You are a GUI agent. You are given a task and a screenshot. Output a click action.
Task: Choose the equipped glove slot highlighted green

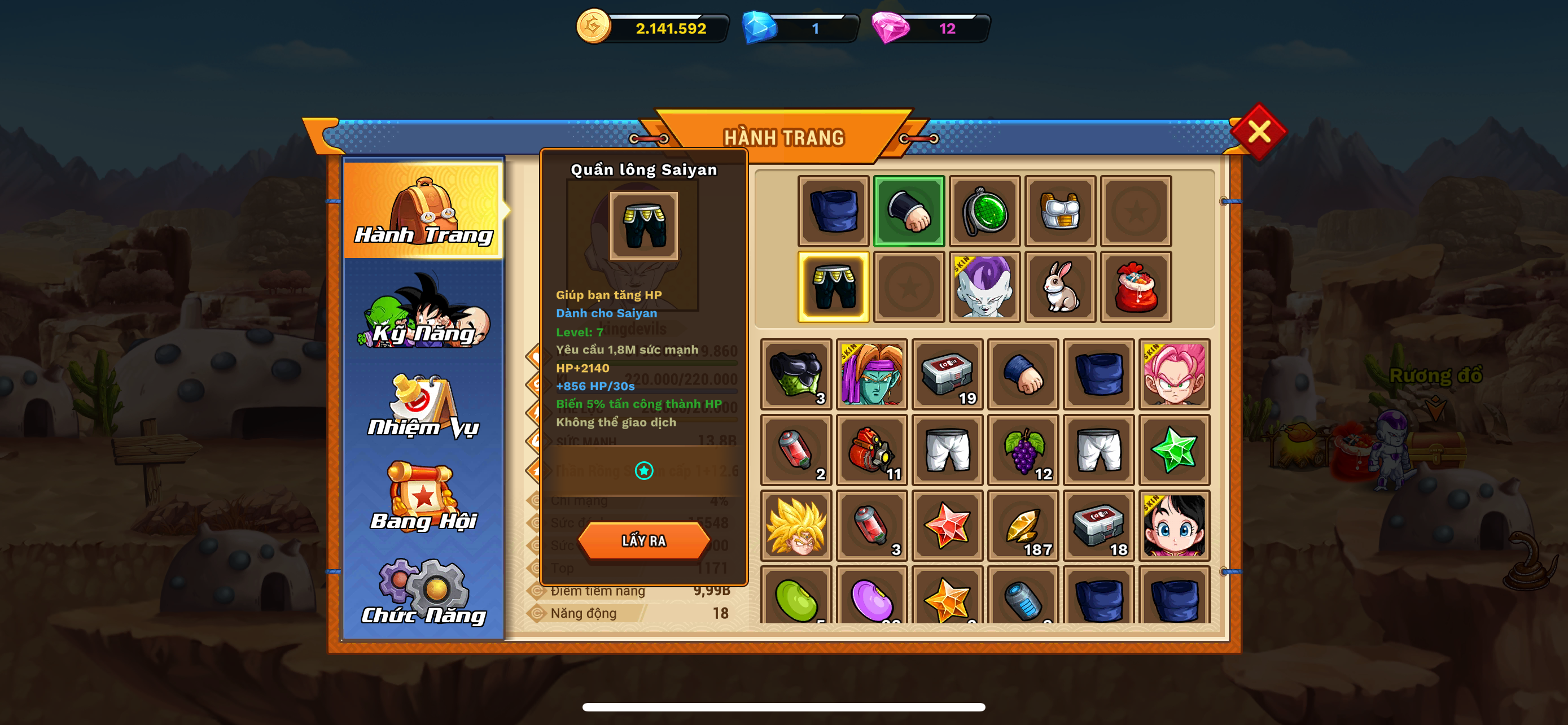click(909, 211)
